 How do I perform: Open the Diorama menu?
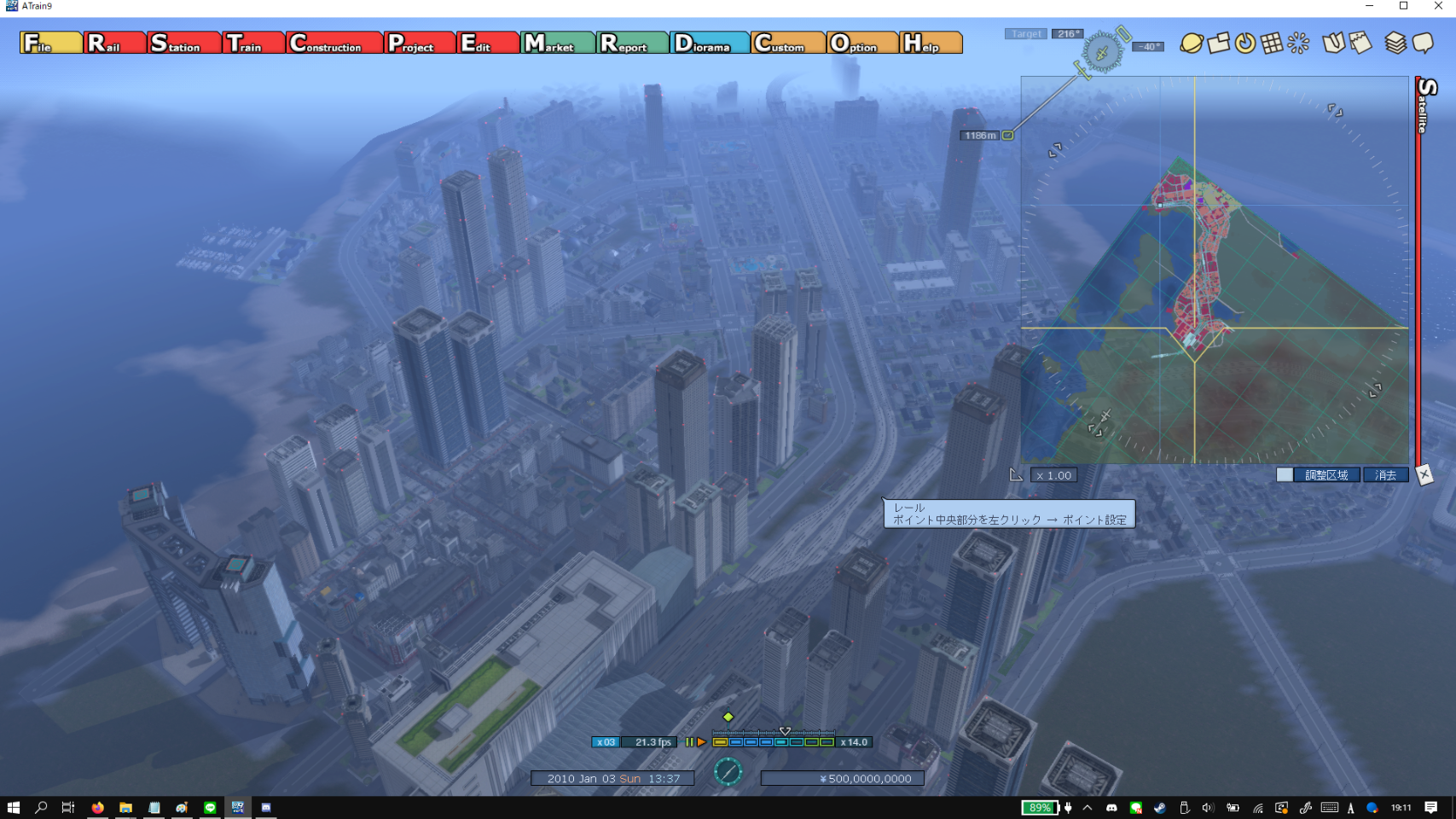tap(710, 43)
